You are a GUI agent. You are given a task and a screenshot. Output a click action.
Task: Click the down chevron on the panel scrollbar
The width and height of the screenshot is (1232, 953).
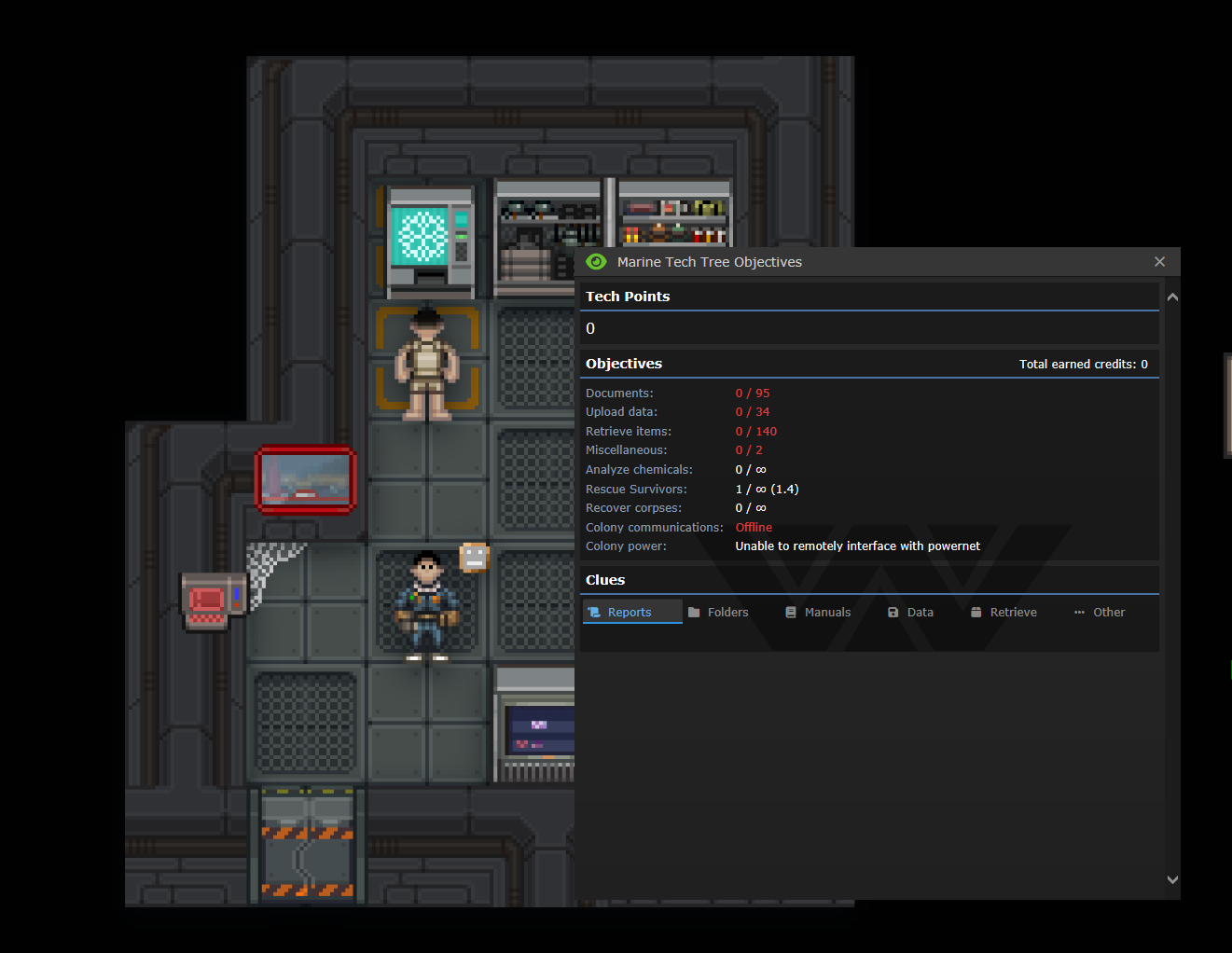(x=1172, y=879)
